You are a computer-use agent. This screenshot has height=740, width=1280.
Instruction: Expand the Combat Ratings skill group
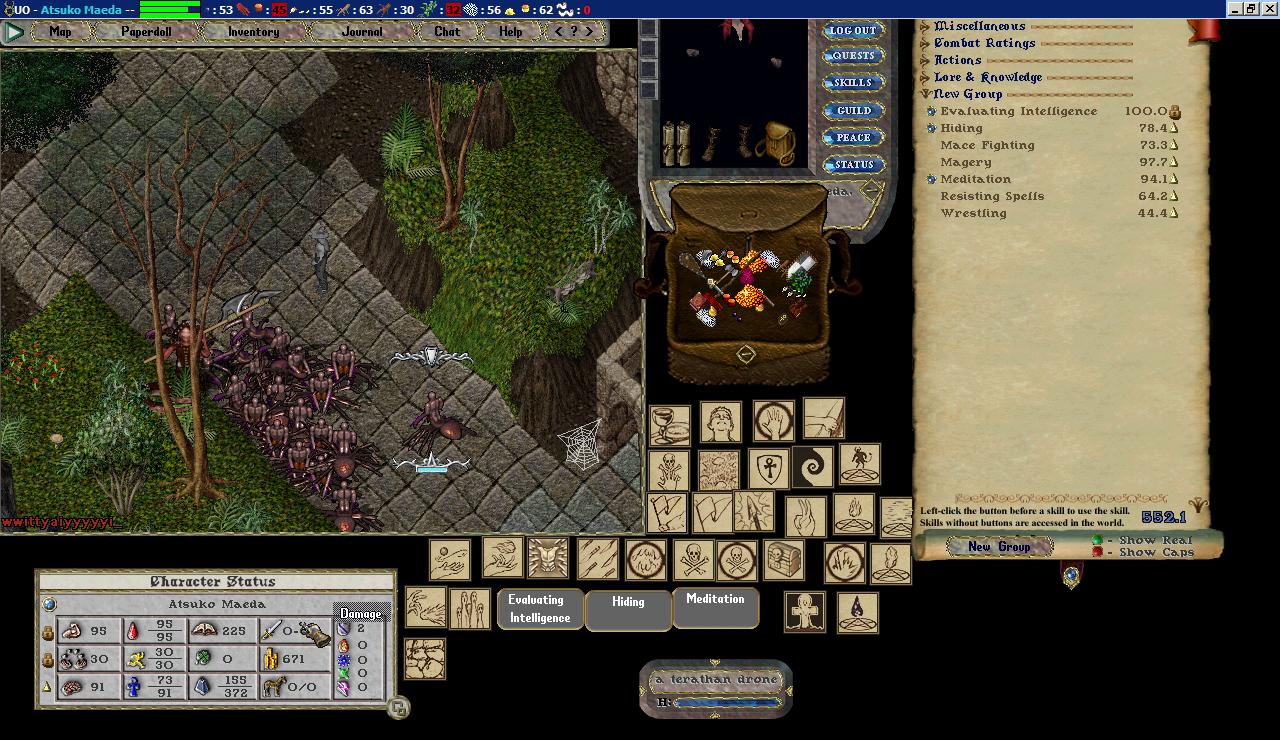(x=925, y=43)
